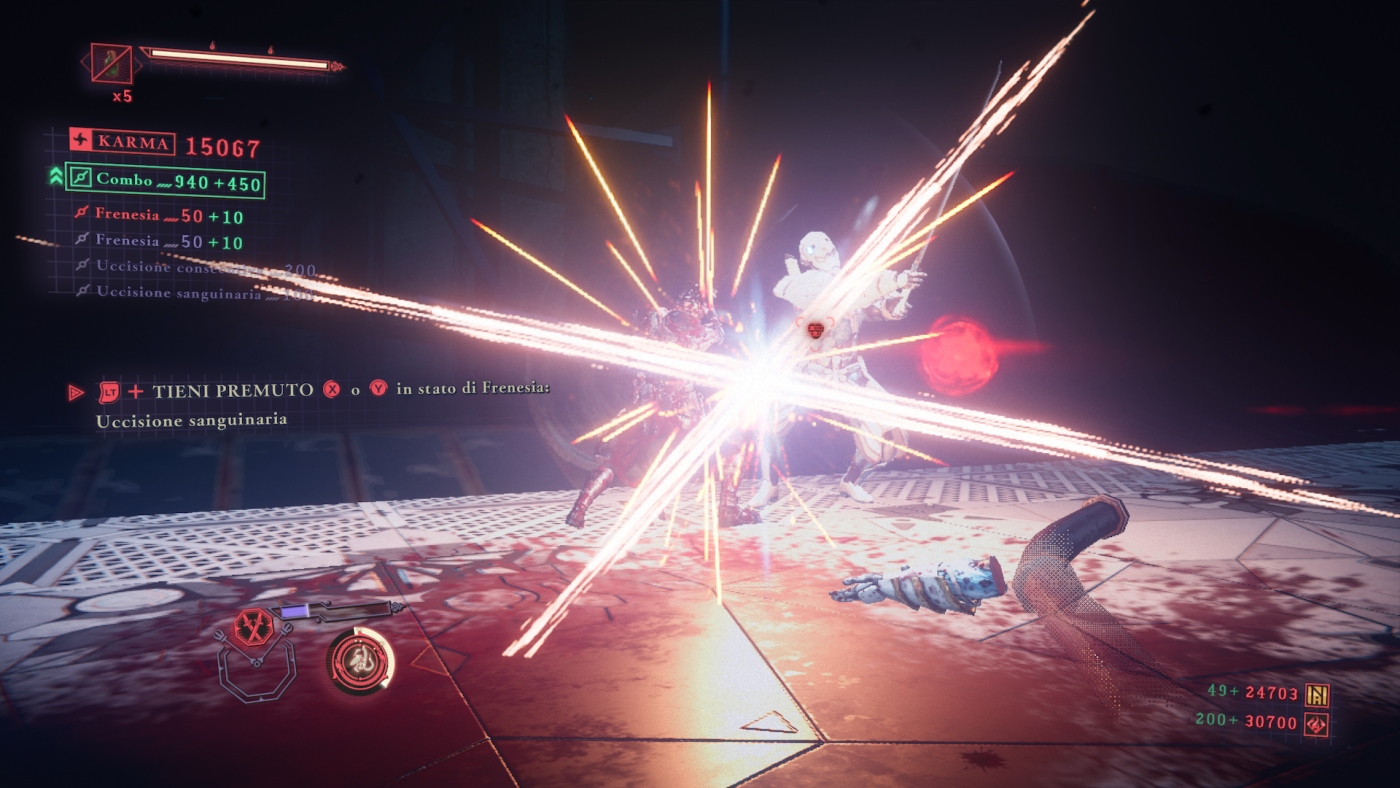
Task: Activate the round red emblem gauge icon
Action: [360, 662]
